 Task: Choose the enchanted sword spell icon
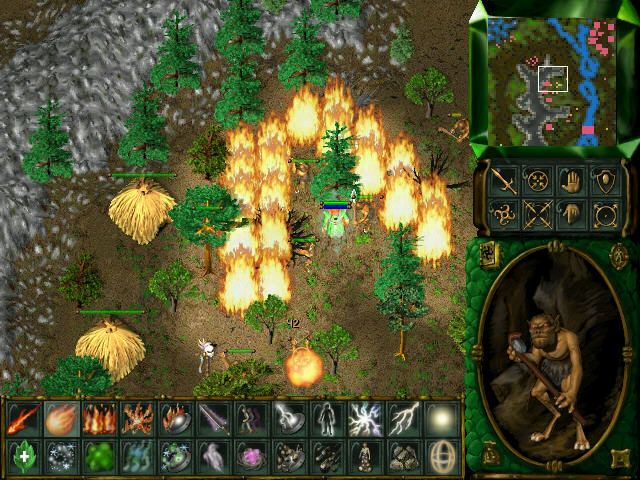(x=212, y=418)
